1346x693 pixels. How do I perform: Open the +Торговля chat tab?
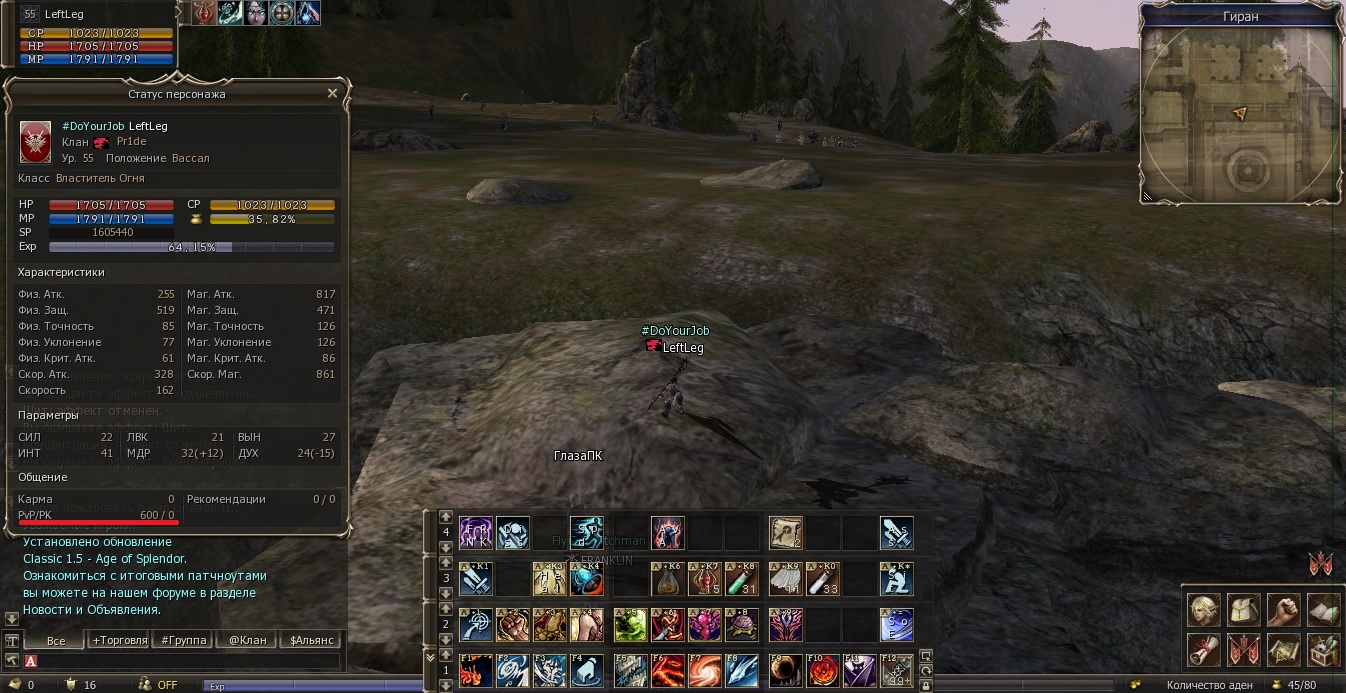(x=119, y=640)
